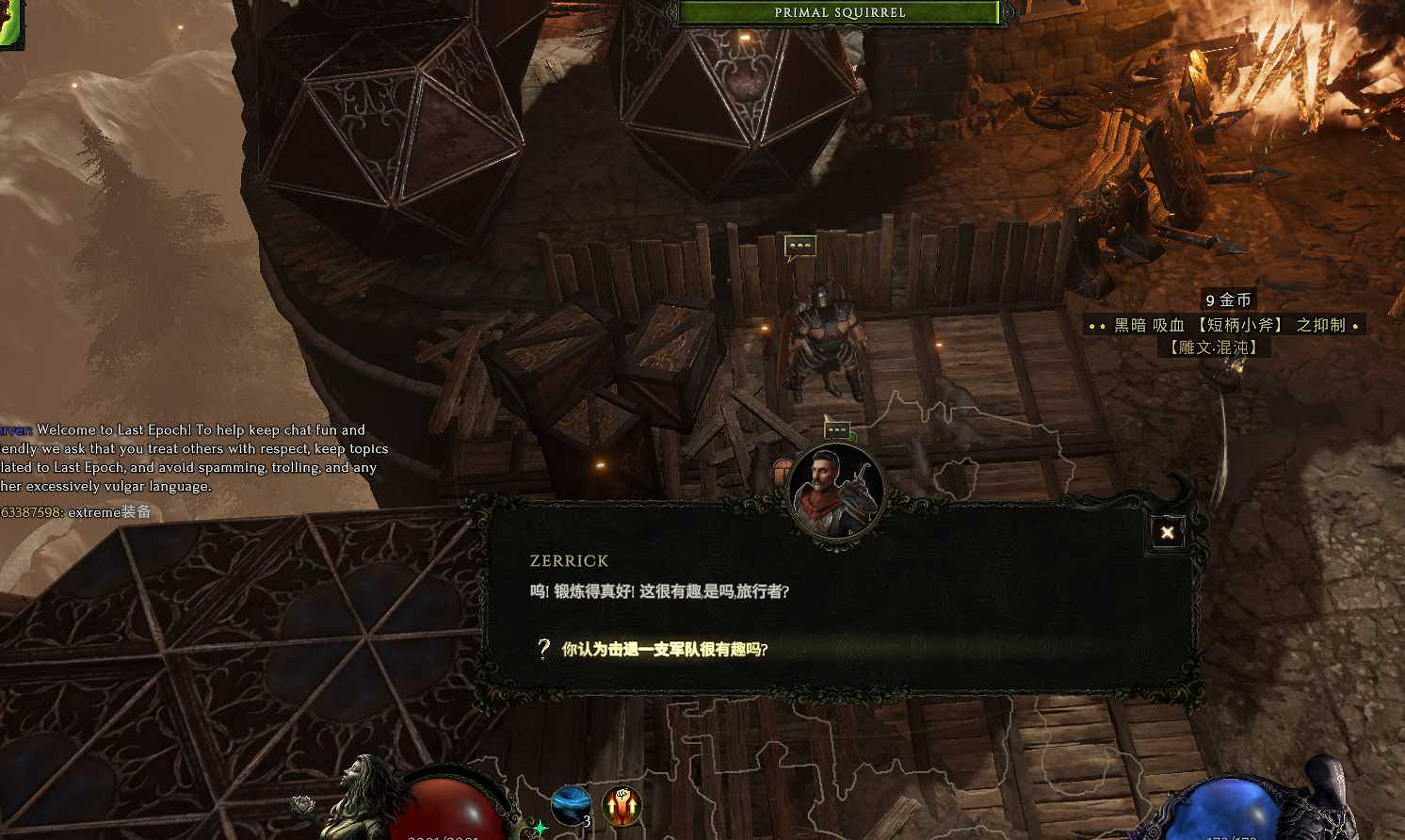Screen dimensions: 1405x840
Task: Close the Zerrick dialogue window
Action: click(x=1168, y=532)
